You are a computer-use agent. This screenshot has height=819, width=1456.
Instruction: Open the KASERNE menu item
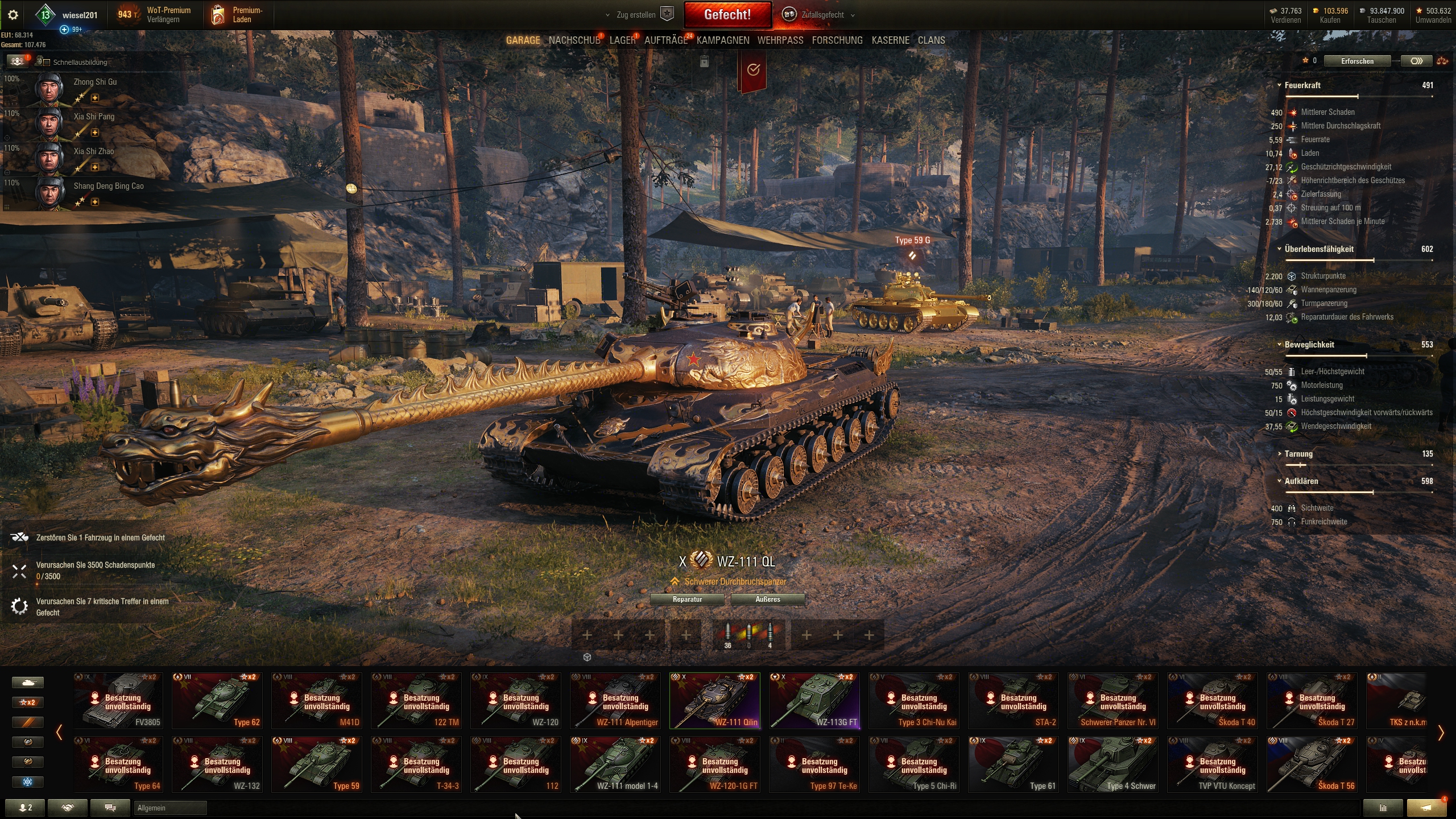tap(890, 40)
